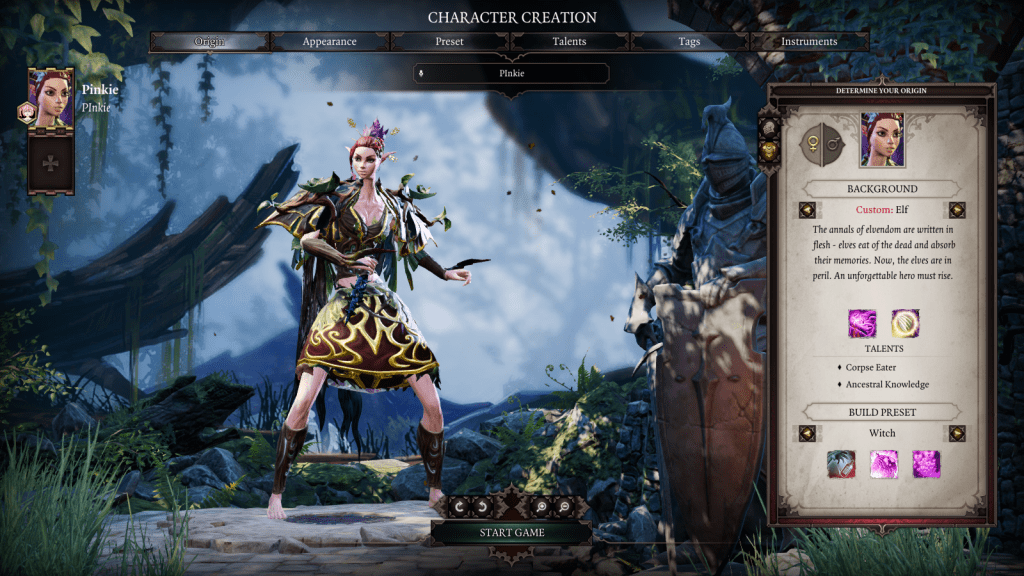
Task: Go to the previous background using left arrow
Action: (x=807, y=210)
